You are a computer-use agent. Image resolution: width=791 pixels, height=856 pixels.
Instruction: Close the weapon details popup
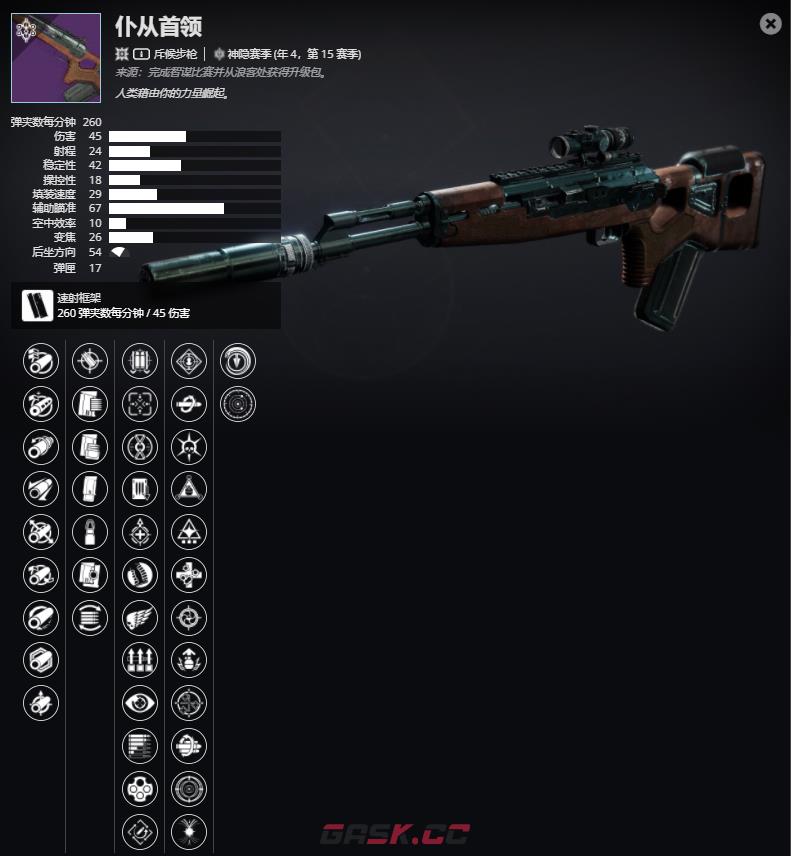(x=770, y=24)
